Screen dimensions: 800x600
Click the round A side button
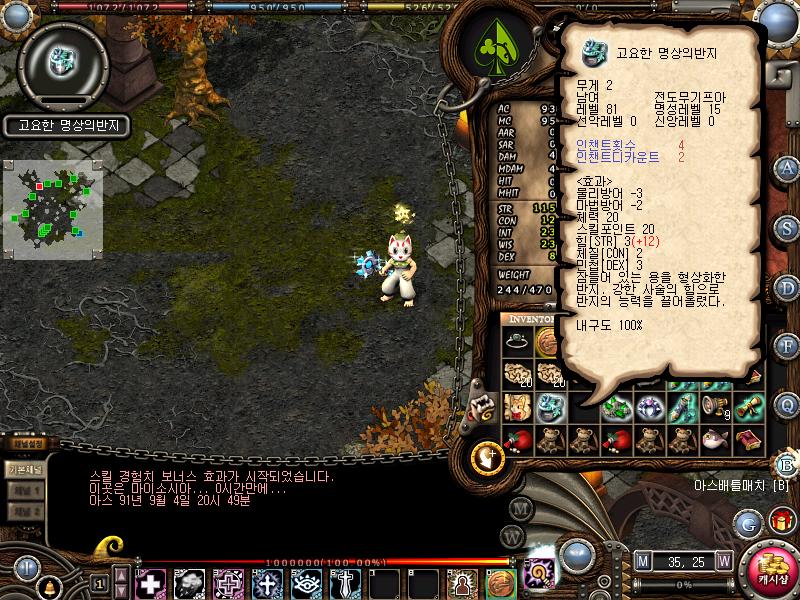pyautogui.click(x=787, y=167)
